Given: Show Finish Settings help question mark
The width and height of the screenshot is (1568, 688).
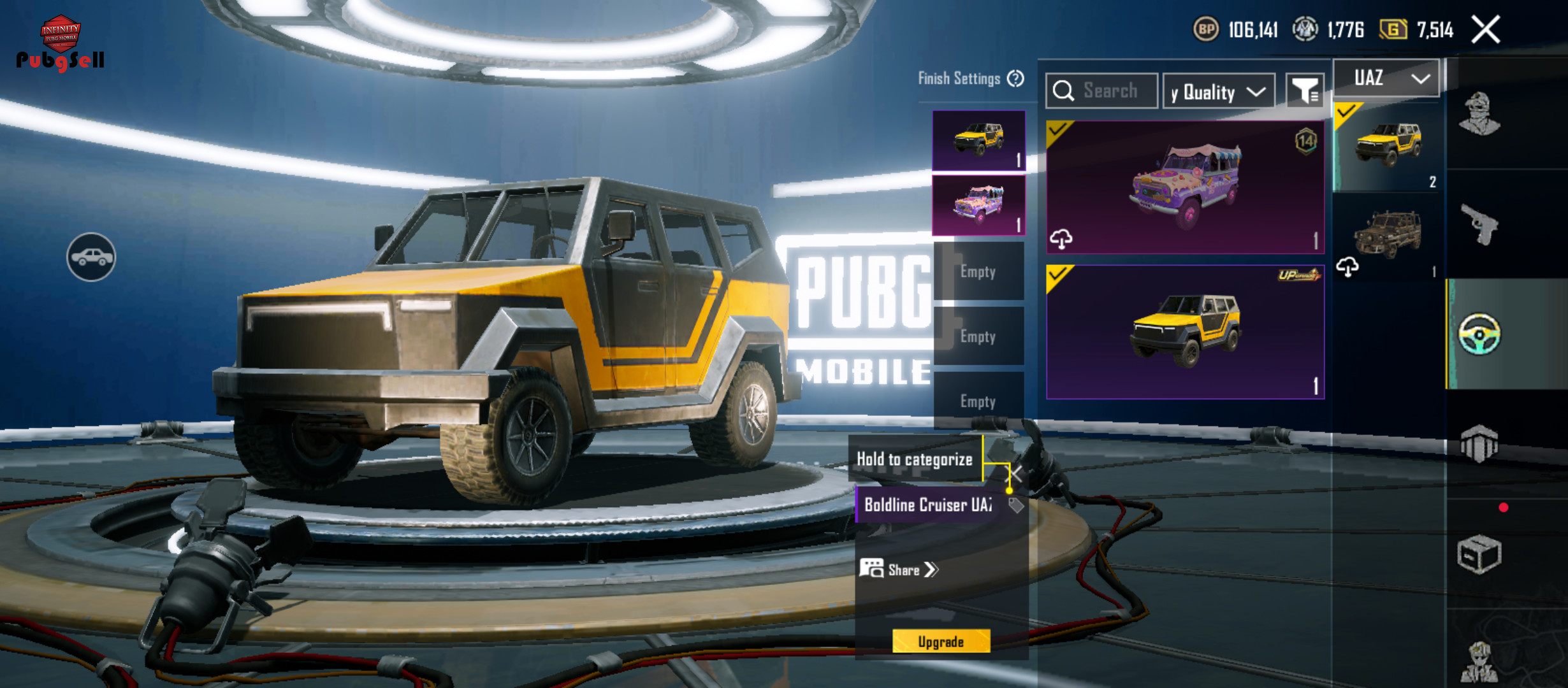Looking at the screenshot, I should tap(1015, 78).
